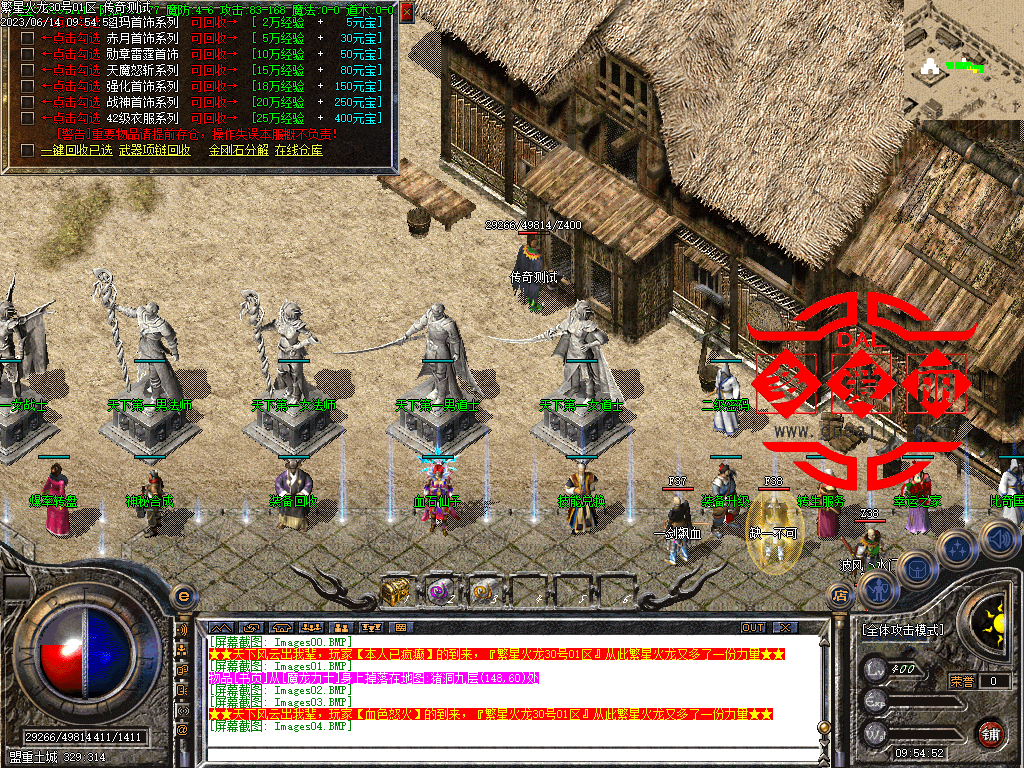This screenshot has height=768, width=1024.
Task: Tick the 赤月首饰系列 recycle checkbox
Action: point(27,38)
